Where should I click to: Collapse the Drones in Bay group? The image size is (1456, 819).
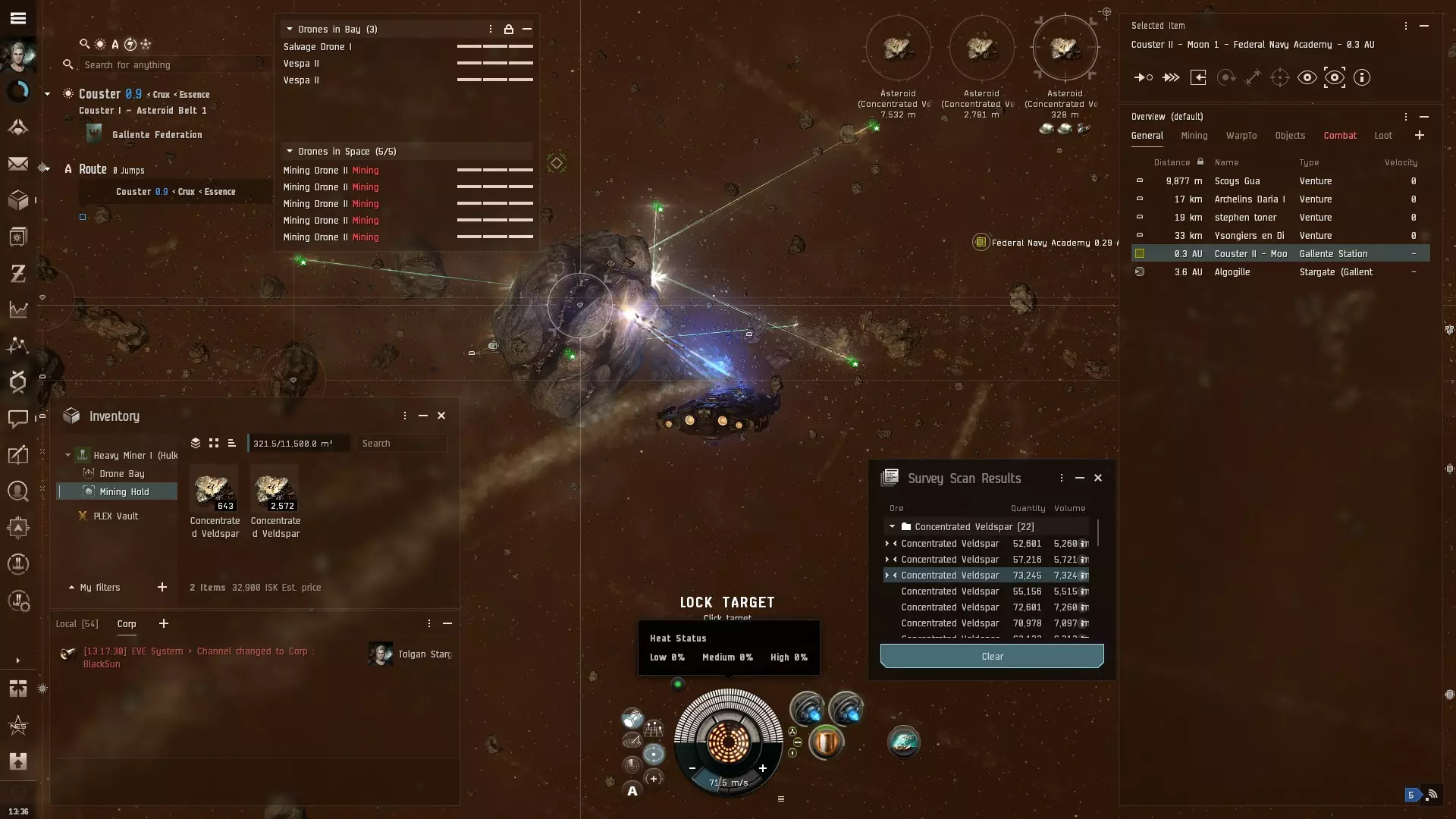point(290,29)
